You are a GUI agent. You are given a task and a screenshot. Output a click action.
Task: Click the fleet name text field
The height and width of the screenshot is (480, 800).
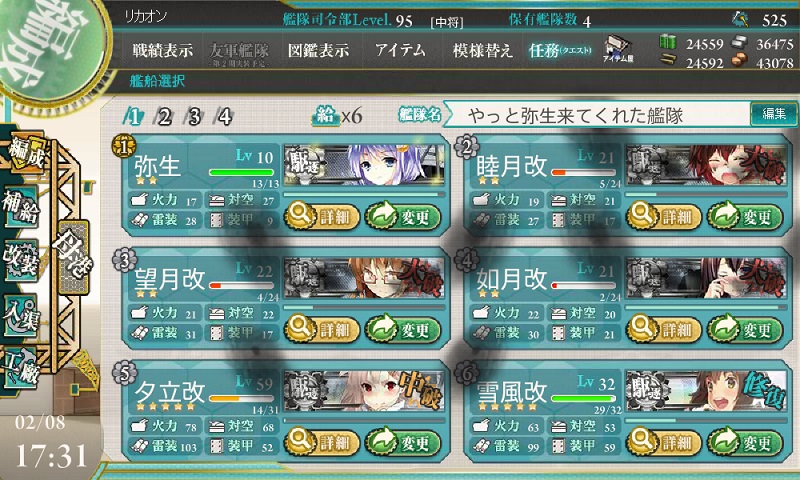pos(595,115)
